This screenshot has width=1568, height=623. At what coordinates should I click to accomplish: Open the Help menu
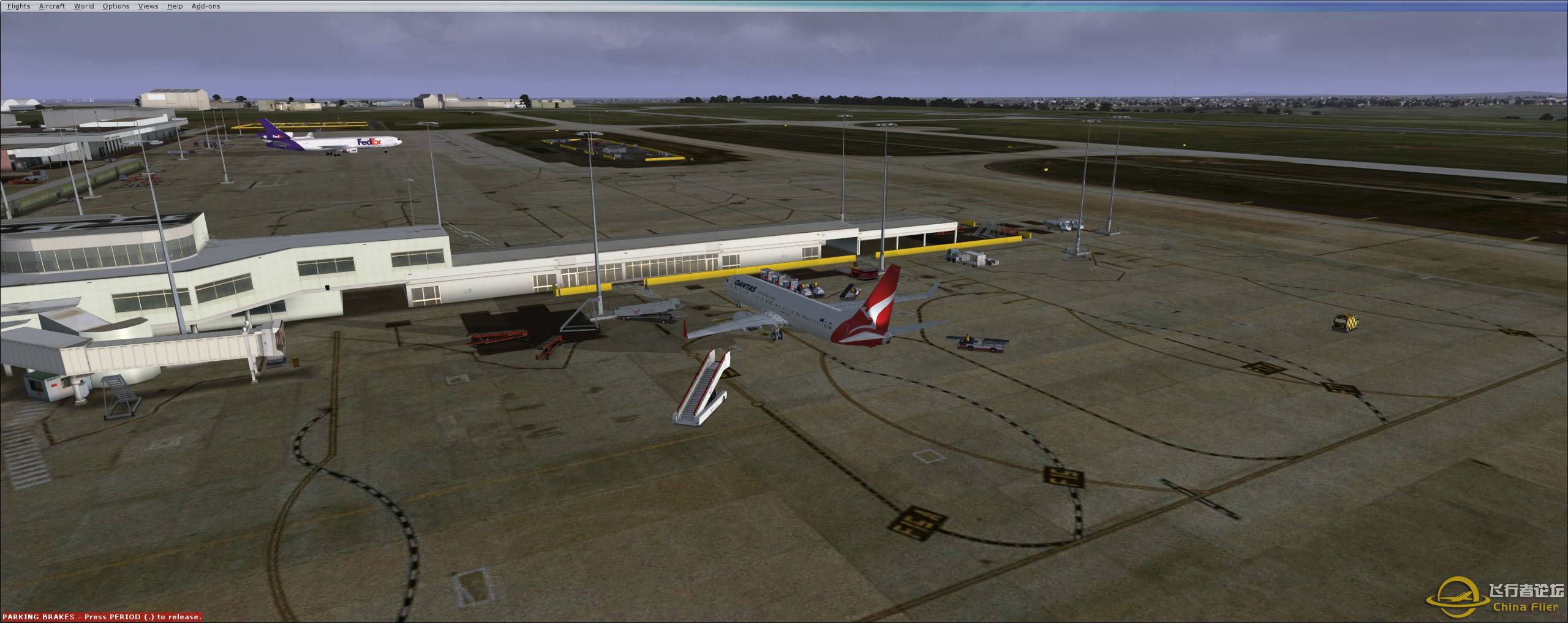[175, 6]
